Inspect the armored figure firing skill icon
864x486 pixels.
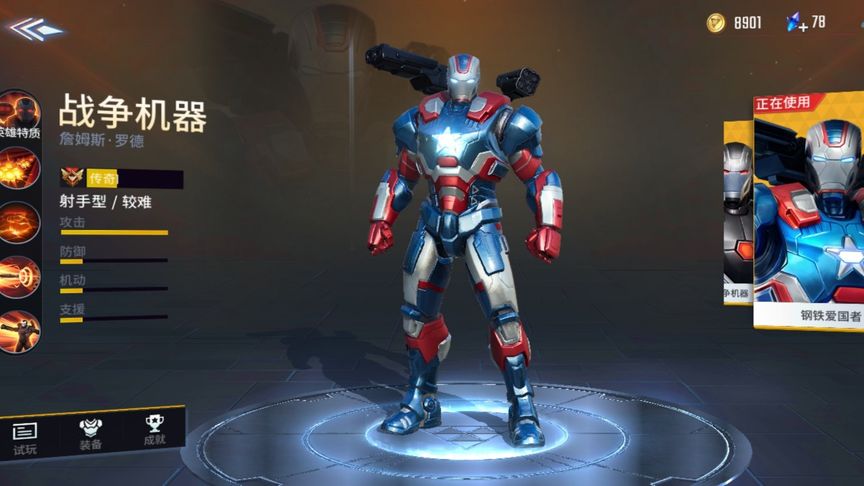pyautogui.click(x=19, y=332)
